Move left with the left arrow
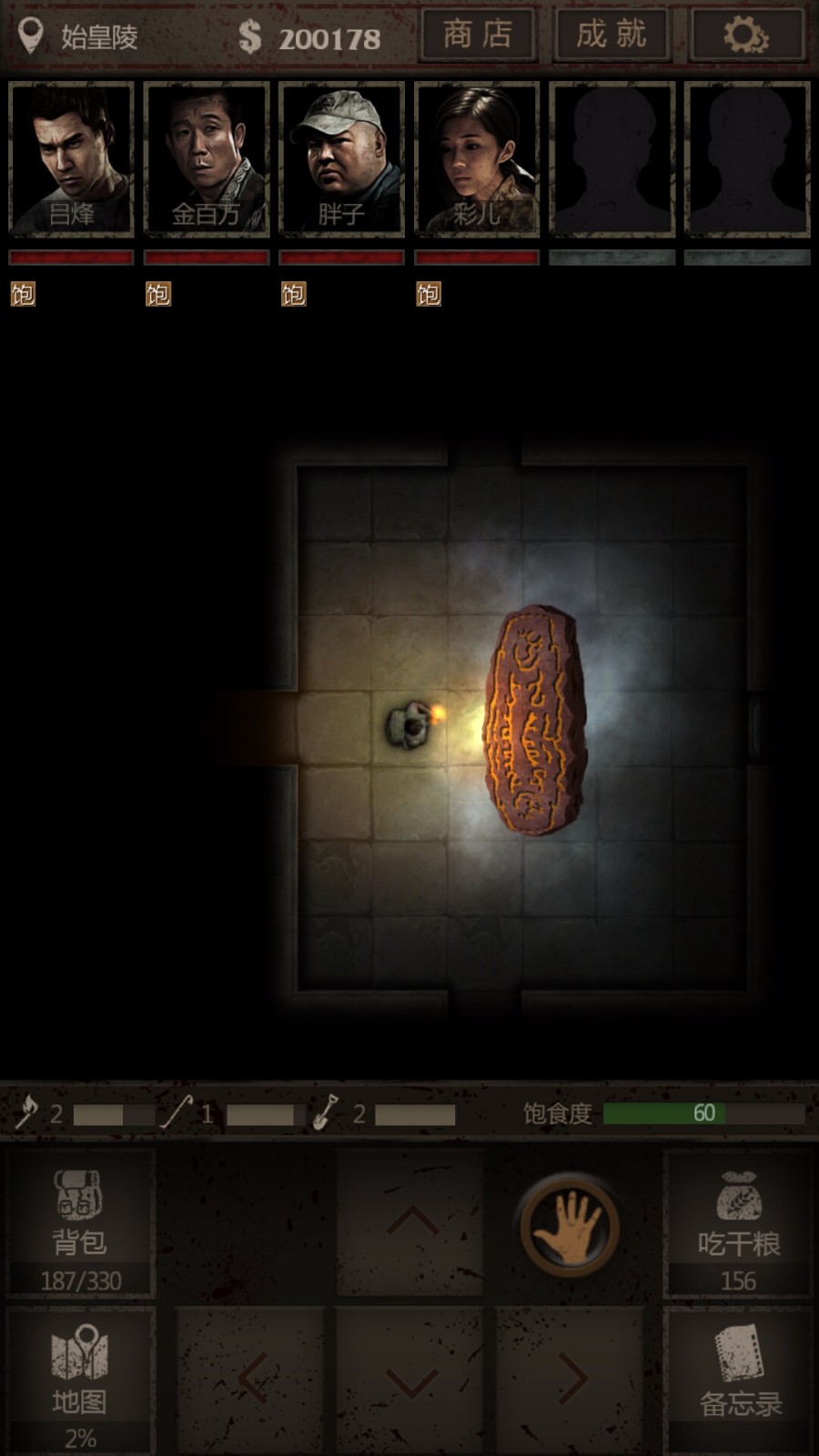The height and width of the screenshot is (1456, 819). (x=251, y=1380)
